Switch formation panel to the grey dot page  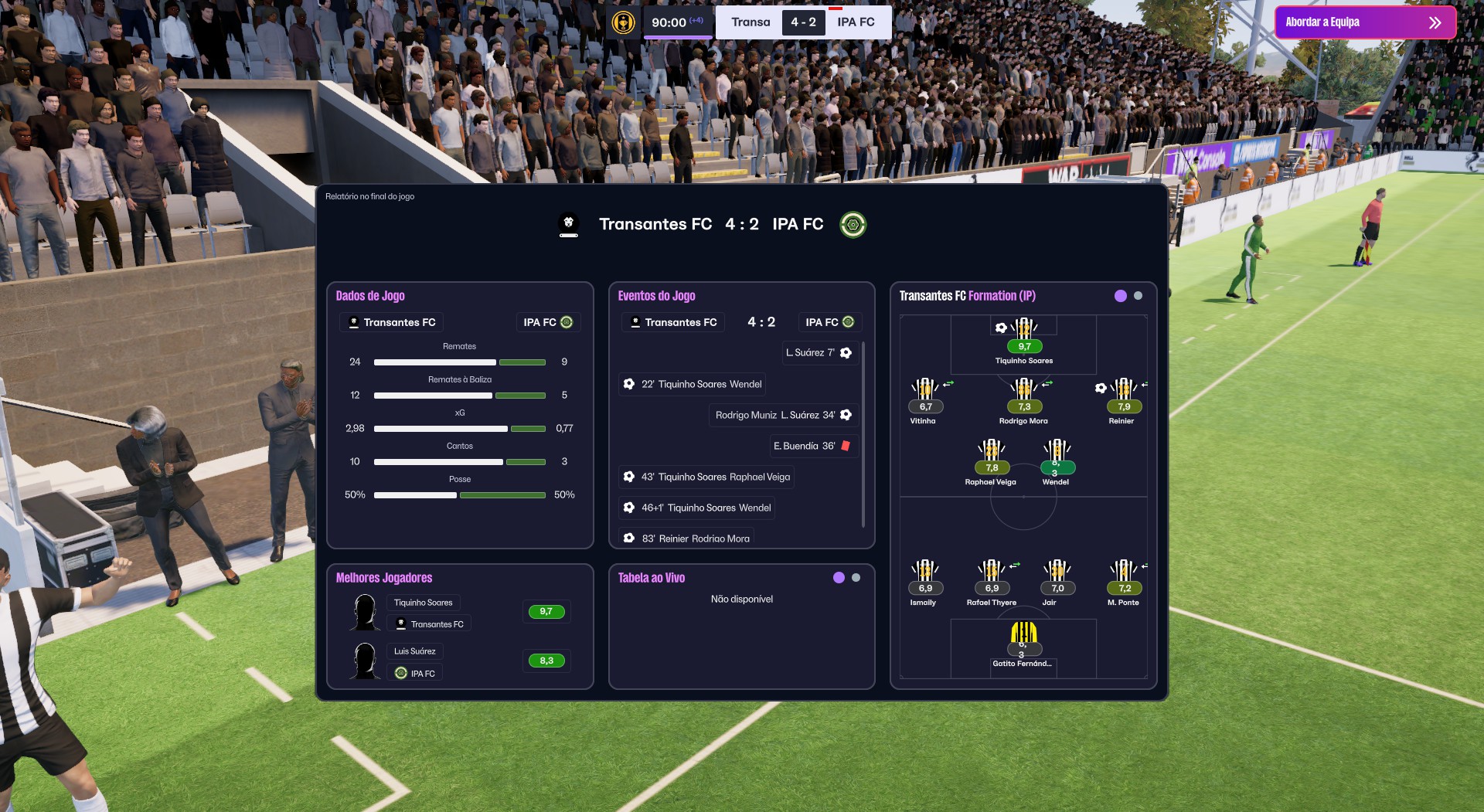(1138, 296)
